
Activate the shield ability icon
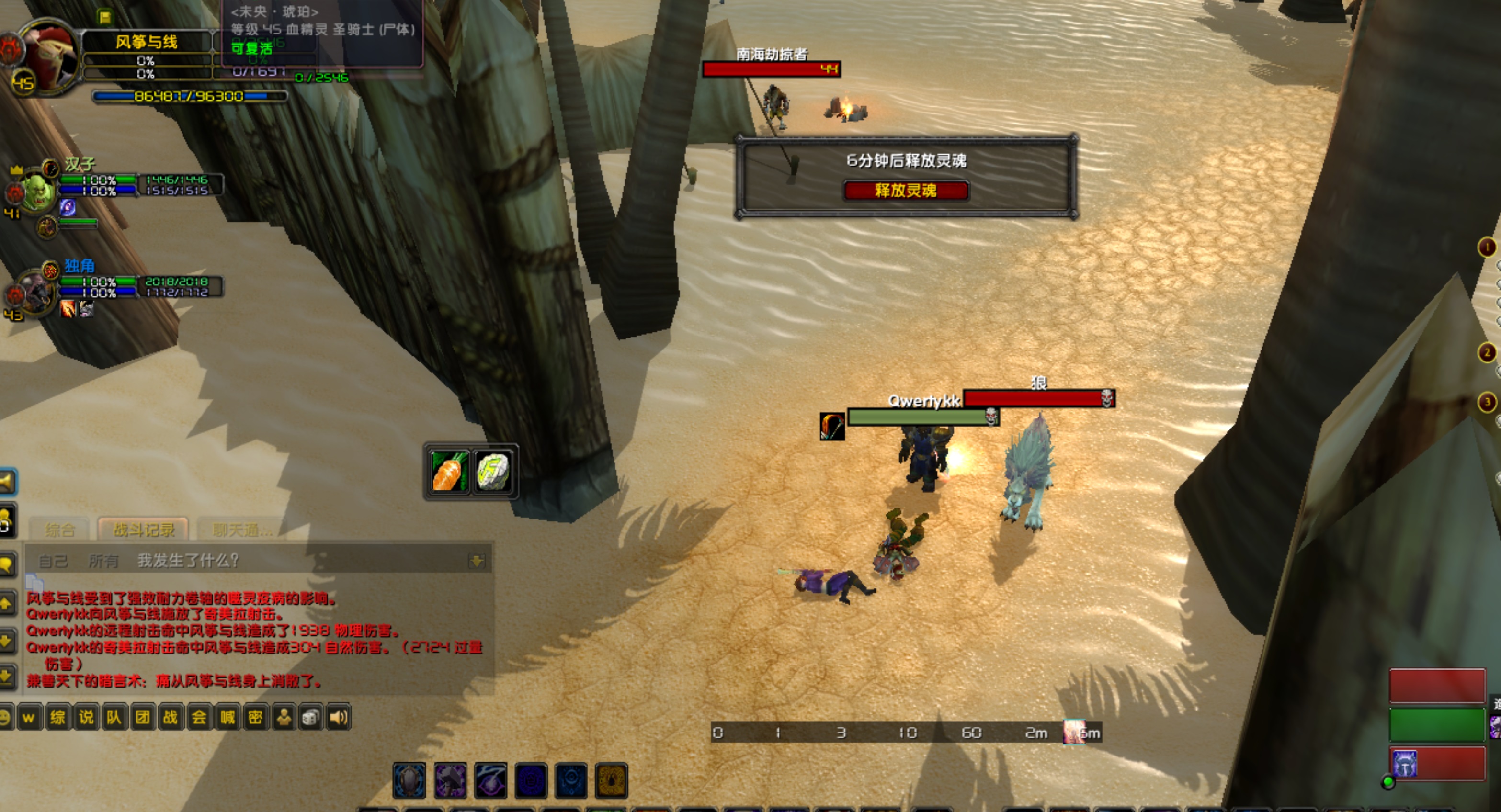(x=409, y=780)
